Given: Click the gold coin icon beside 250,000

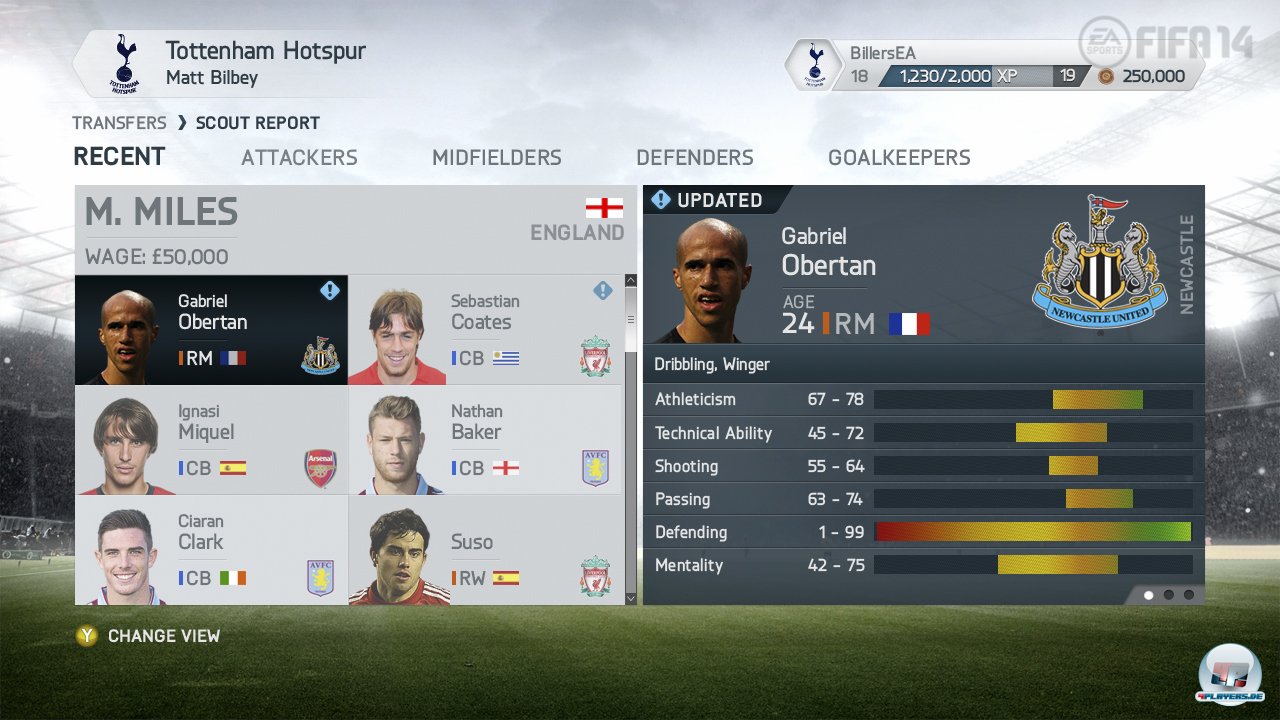Looking at the screenshot, I should 1105,75.
